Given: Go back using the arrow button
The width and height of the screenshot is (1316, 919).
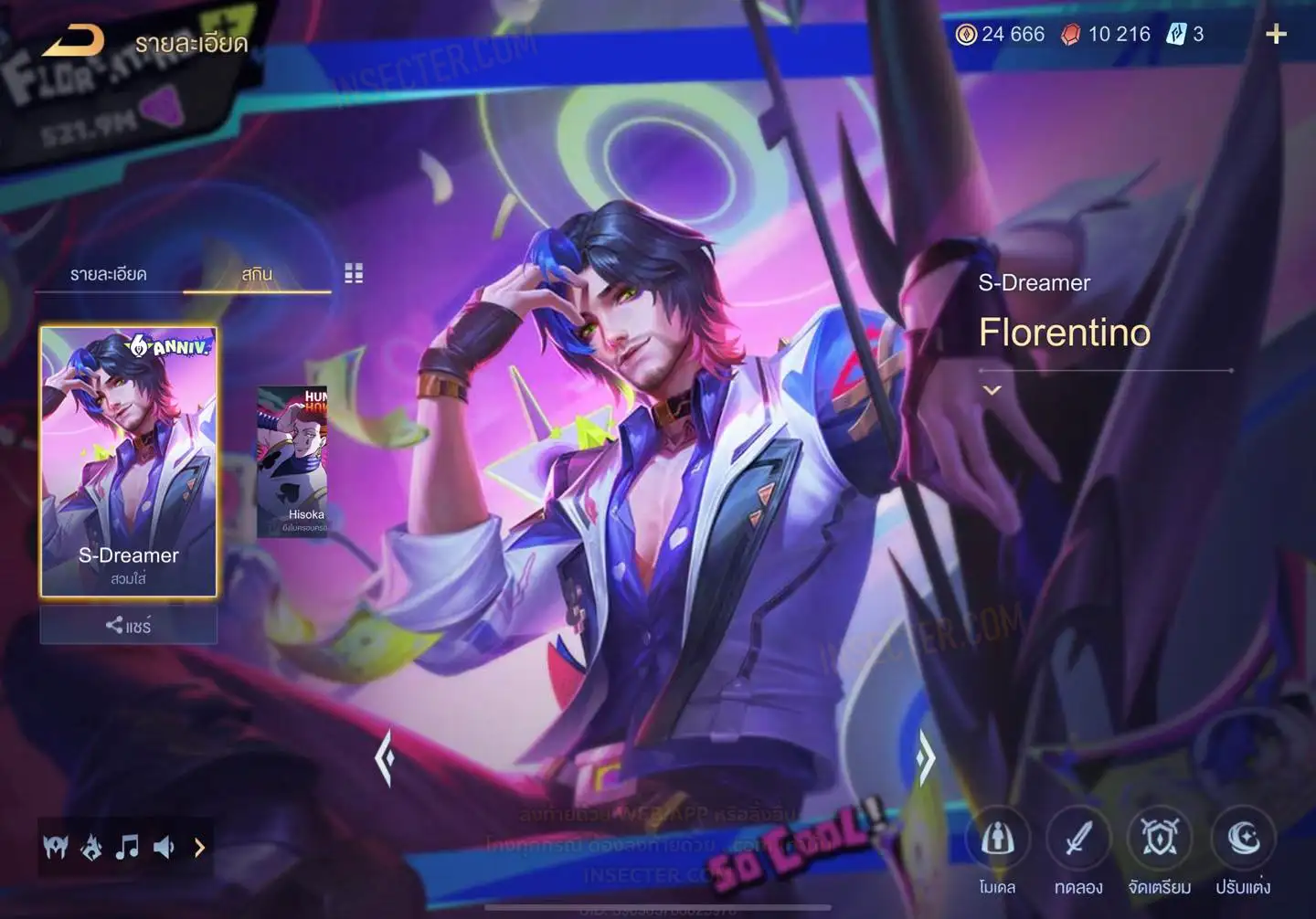Looking at the screenshot, I should [x=73, y=40].
